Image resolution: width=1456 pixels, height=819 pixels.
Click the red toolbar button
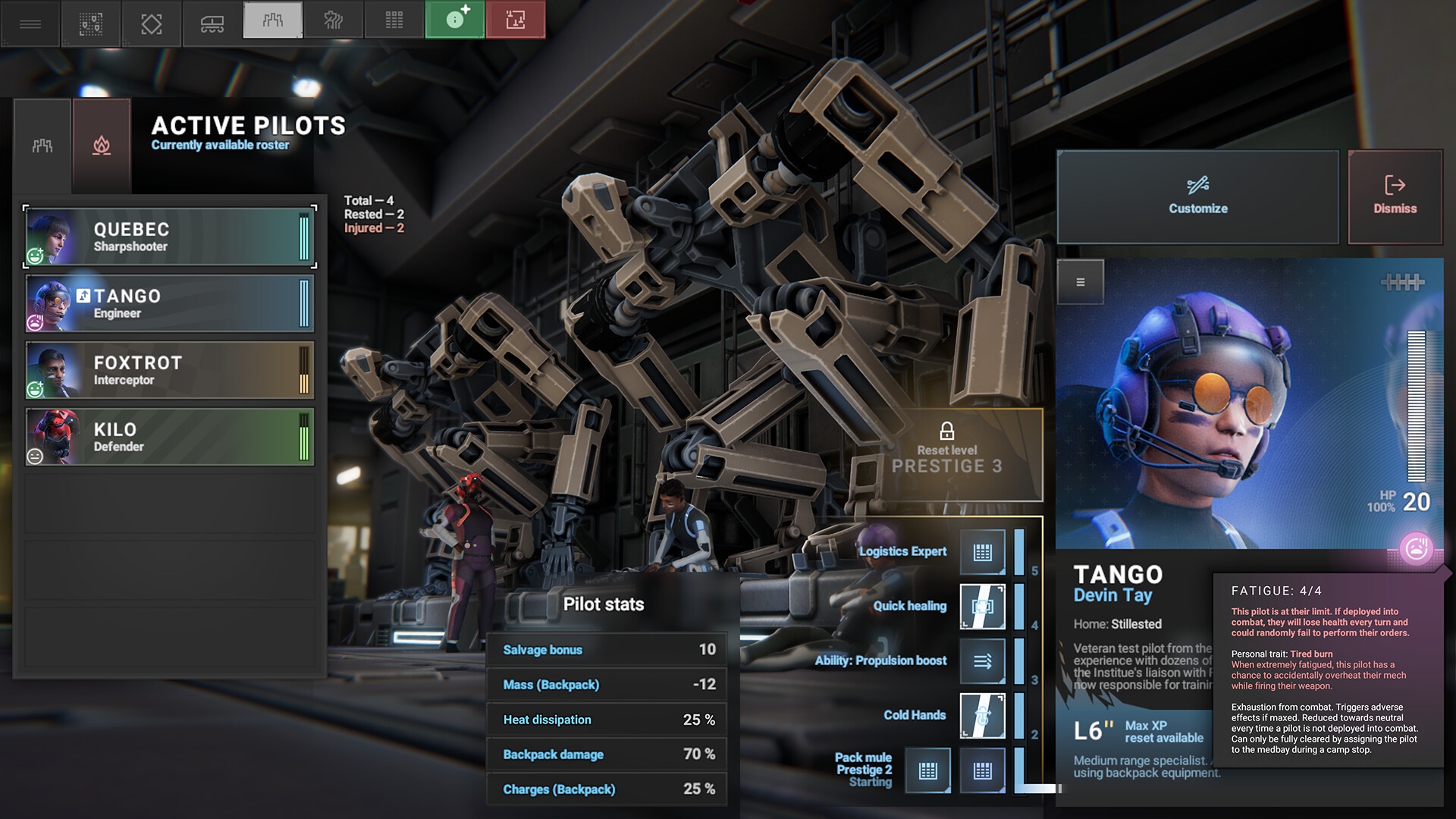click(516, 20)
